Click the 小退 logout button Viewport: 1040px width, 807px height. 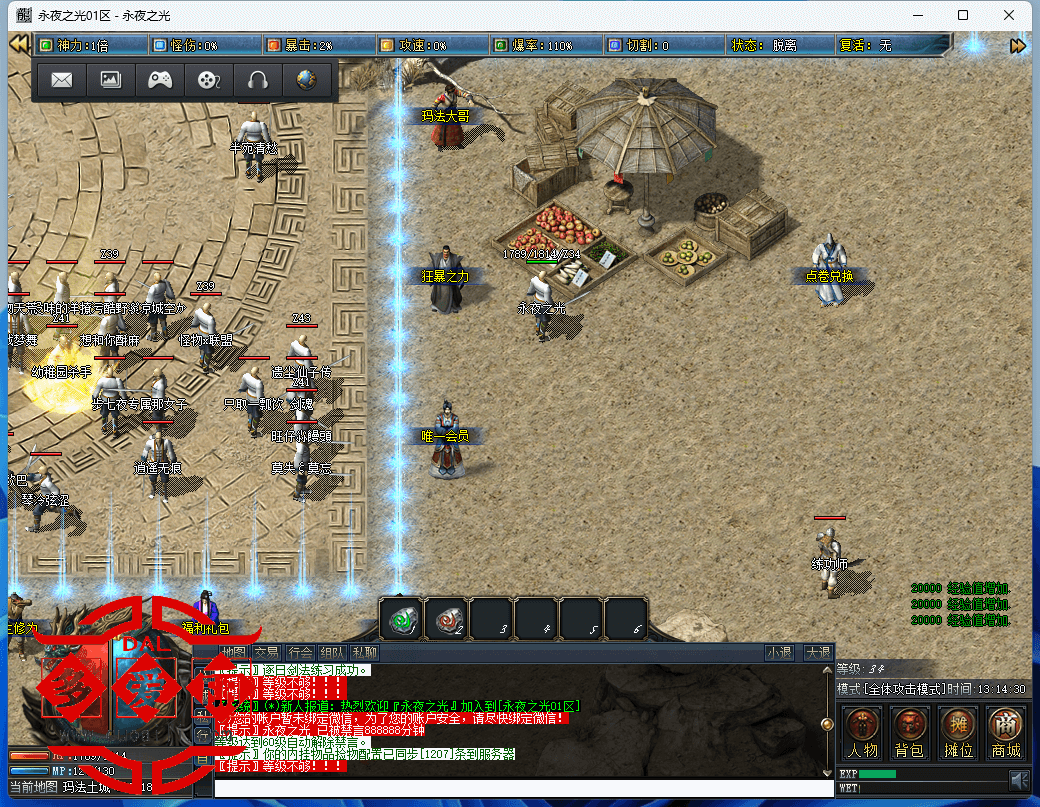pos(779,653)
